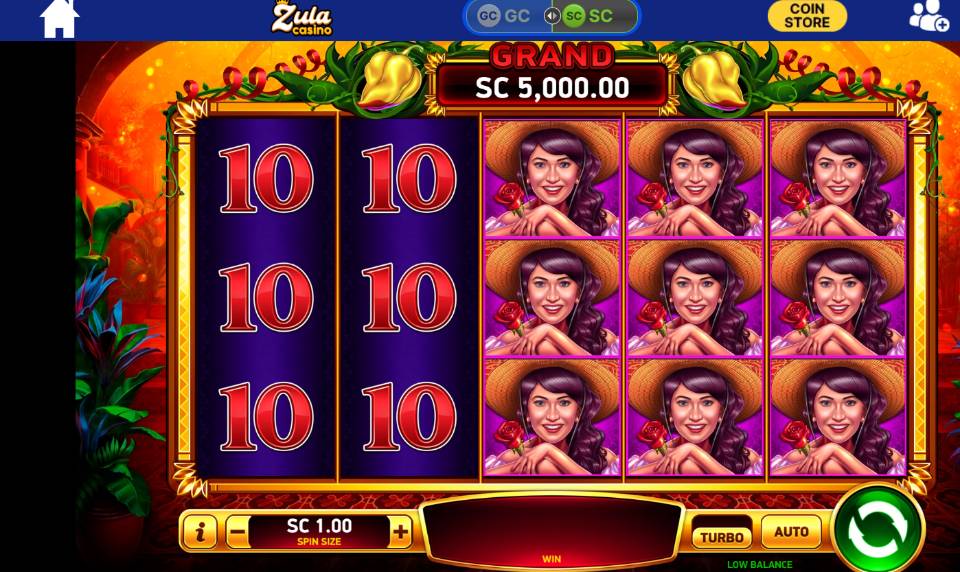The image size is (960, 572).
Task: Select the SC sweeps coins currency
Action: 588,16
